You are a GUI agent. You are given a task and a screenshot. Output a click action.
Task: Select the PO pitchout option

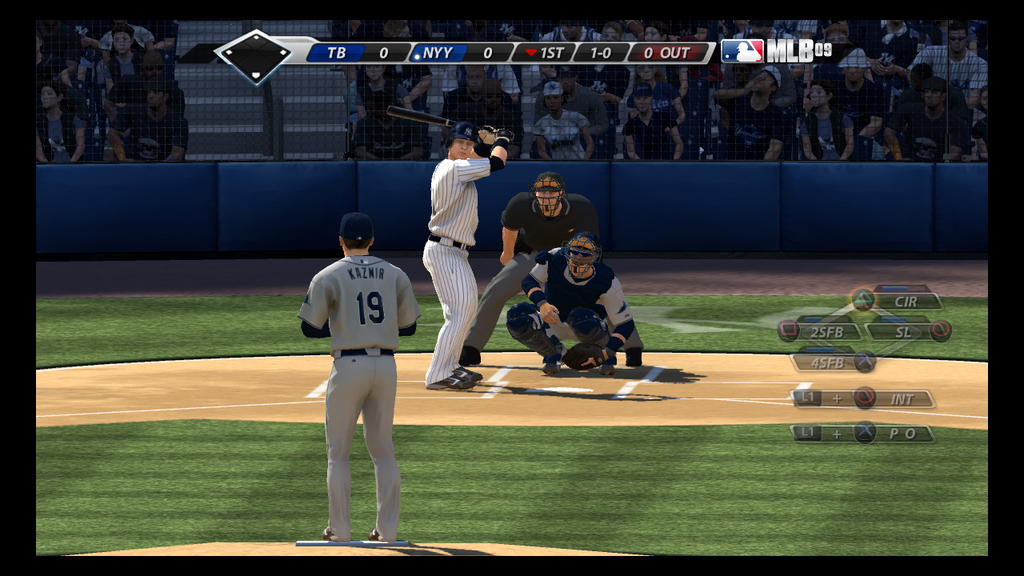(x=903, y=433)
